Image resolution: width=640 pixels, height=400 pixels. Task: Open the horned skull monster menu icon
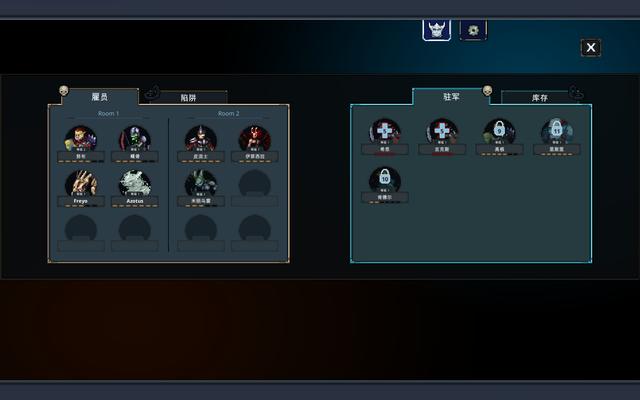pyautogui.click(x=437, y=29)
